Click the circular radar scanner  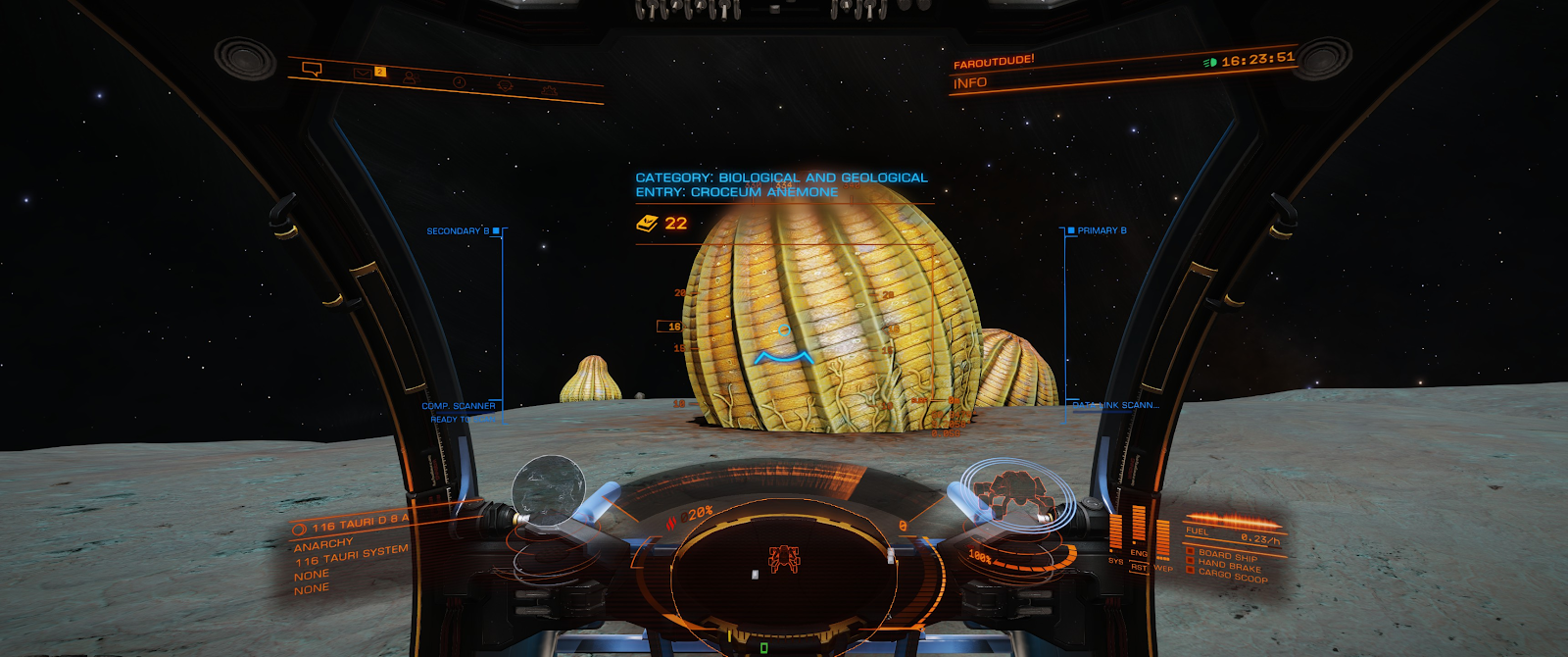coord(784,561)
